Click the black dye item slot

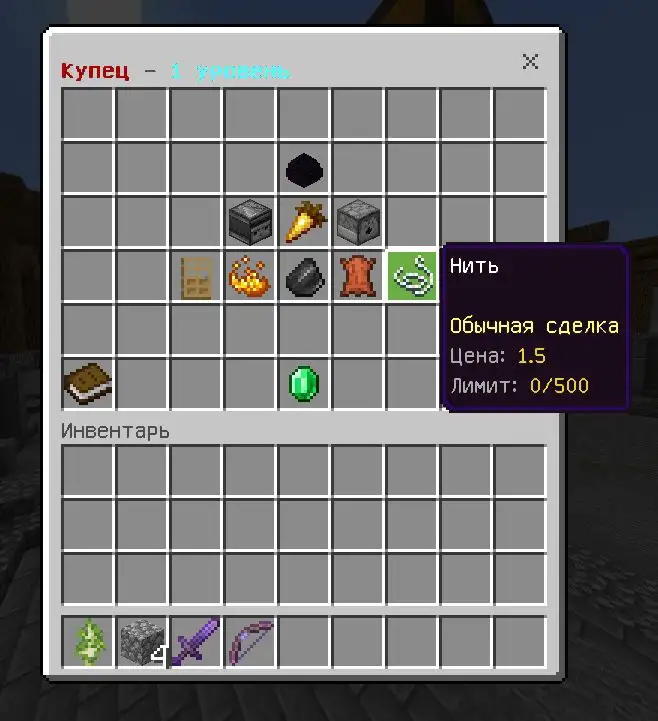tap(304, 168)
